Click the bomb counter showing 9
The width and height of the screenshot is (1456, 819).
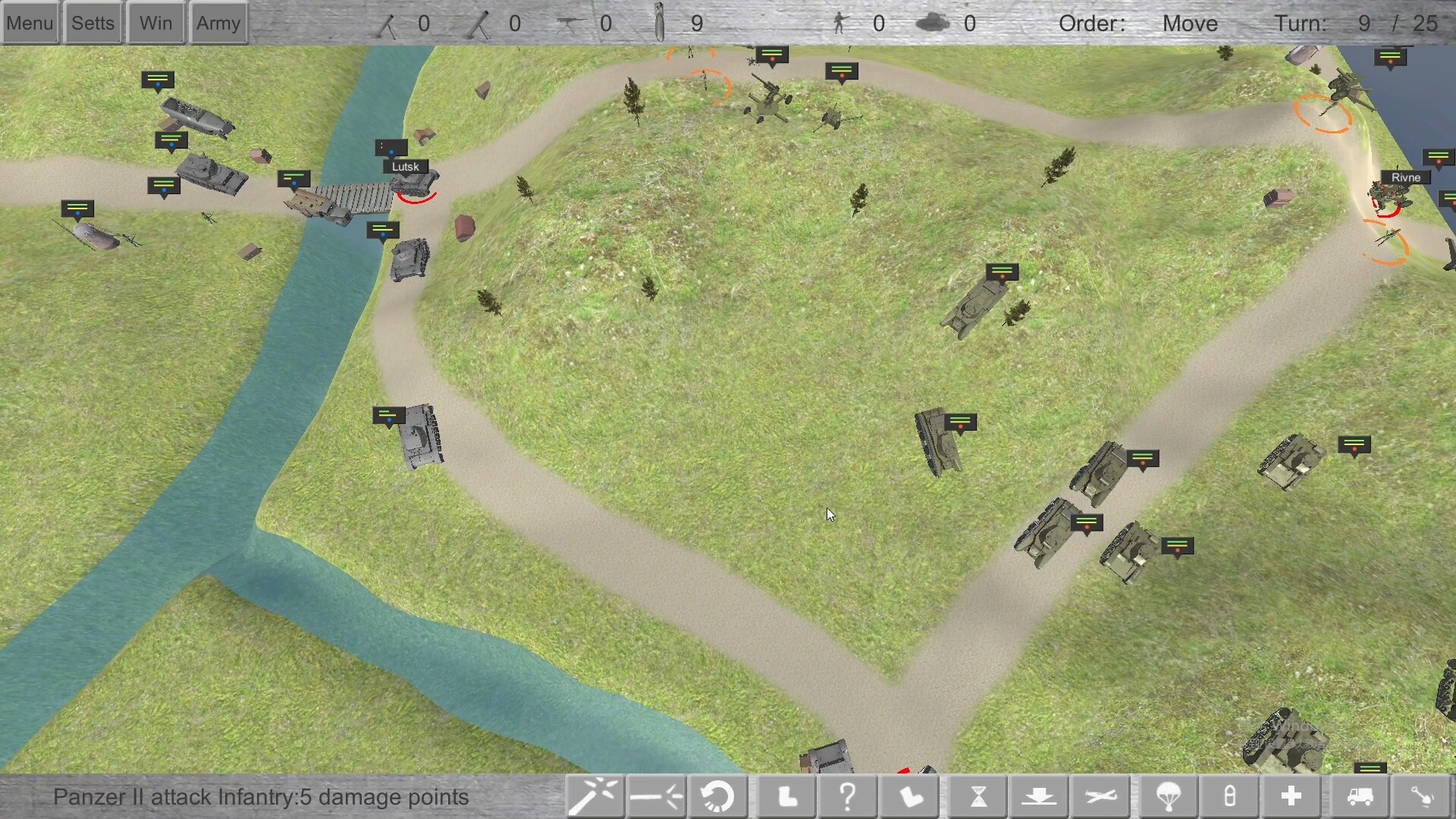click(x=682, y=23)
